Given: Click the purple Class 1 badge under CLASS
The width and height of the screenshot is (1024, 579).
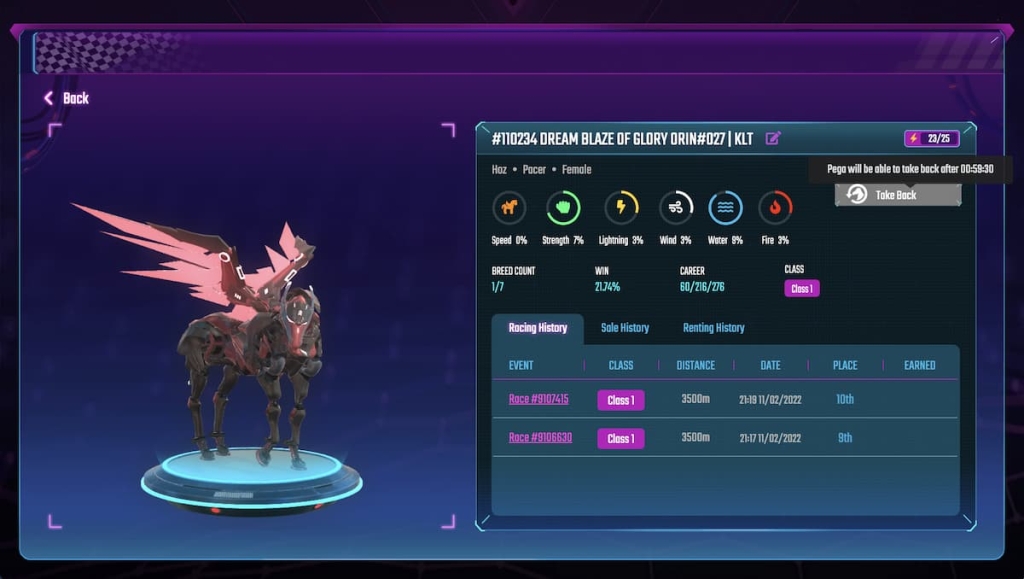Looking at the screenshot, I should (802, 289).
